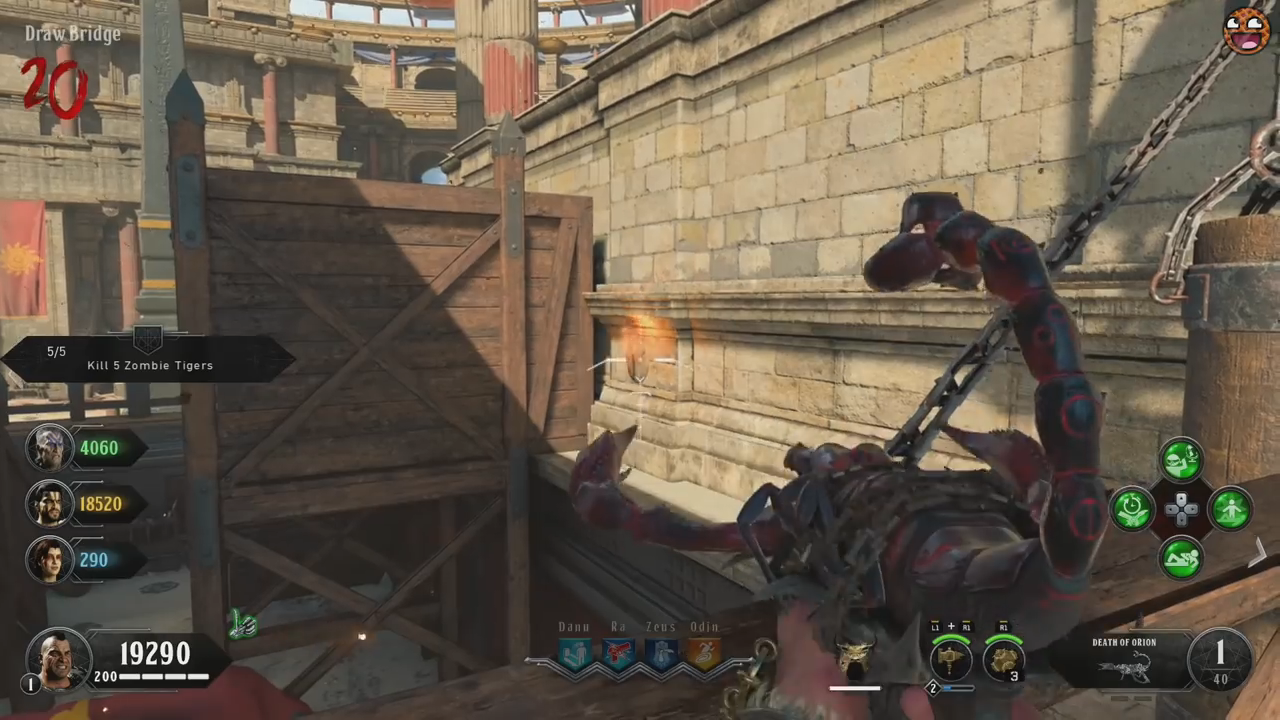The width and height of the screenshot is (1280, 720).
Task: Open the Kill 5 Zombie Tigers challenge tracker
Action: pyautogui.click(x=149, y=360)
